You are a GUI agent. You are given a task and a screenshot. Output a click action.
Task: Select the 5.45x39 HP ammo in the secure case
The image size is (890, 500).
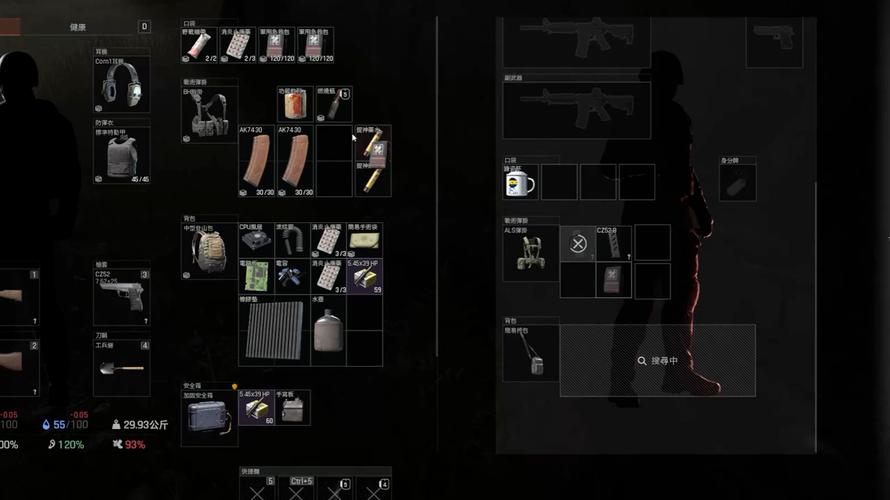[256, 409]
